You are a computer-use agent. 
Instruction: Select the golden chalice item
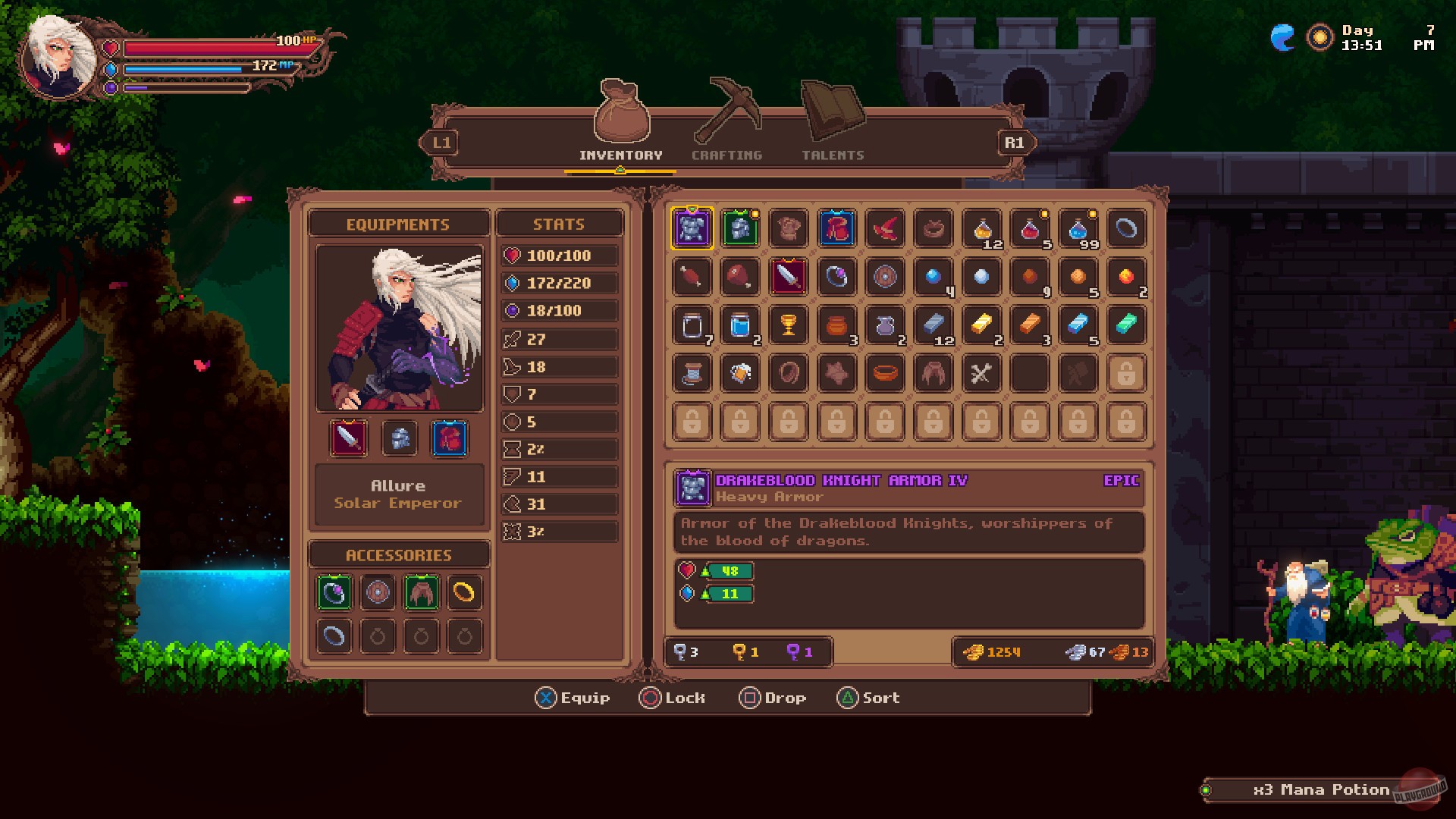(x=788, y=325)
